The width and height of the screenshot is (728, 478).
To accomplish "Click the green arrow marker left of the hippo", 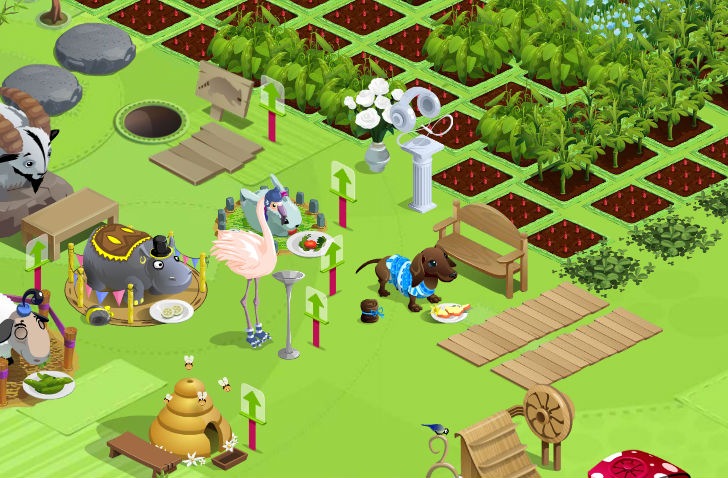I will [37, 254].
